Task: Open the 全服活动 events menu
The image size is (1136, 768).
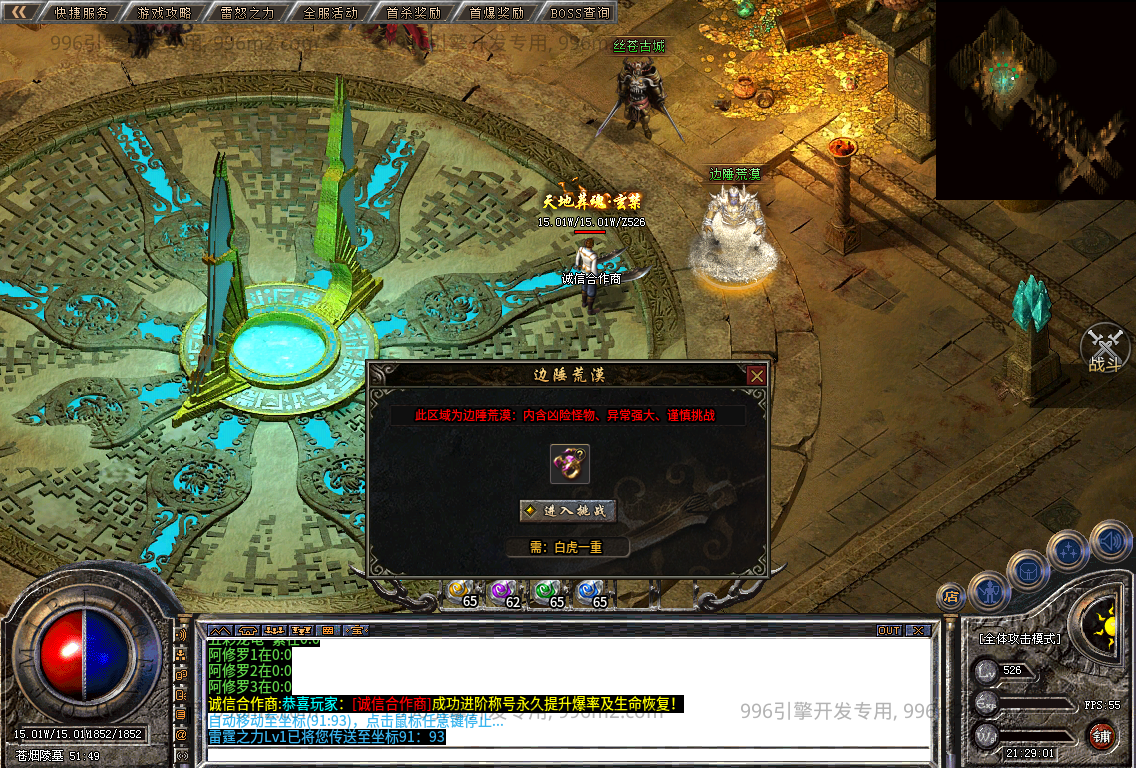Action: [331, 13]
